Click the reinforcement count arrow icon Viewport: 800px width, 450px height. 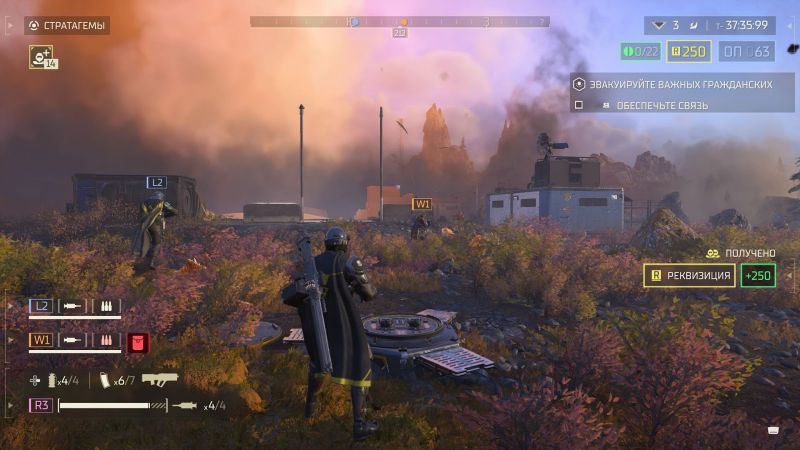tap(657, 25)
